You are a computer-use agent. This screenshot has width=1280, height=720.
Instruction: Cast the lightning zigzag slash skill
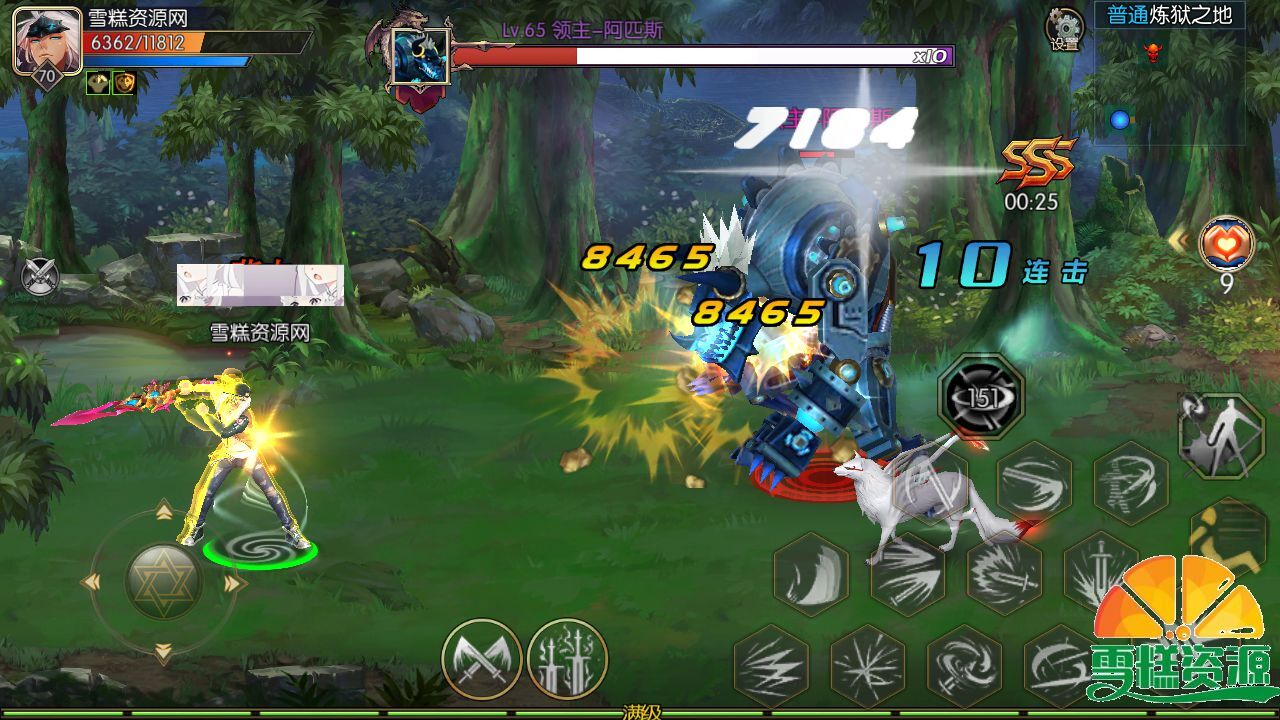tap(771, 665)
